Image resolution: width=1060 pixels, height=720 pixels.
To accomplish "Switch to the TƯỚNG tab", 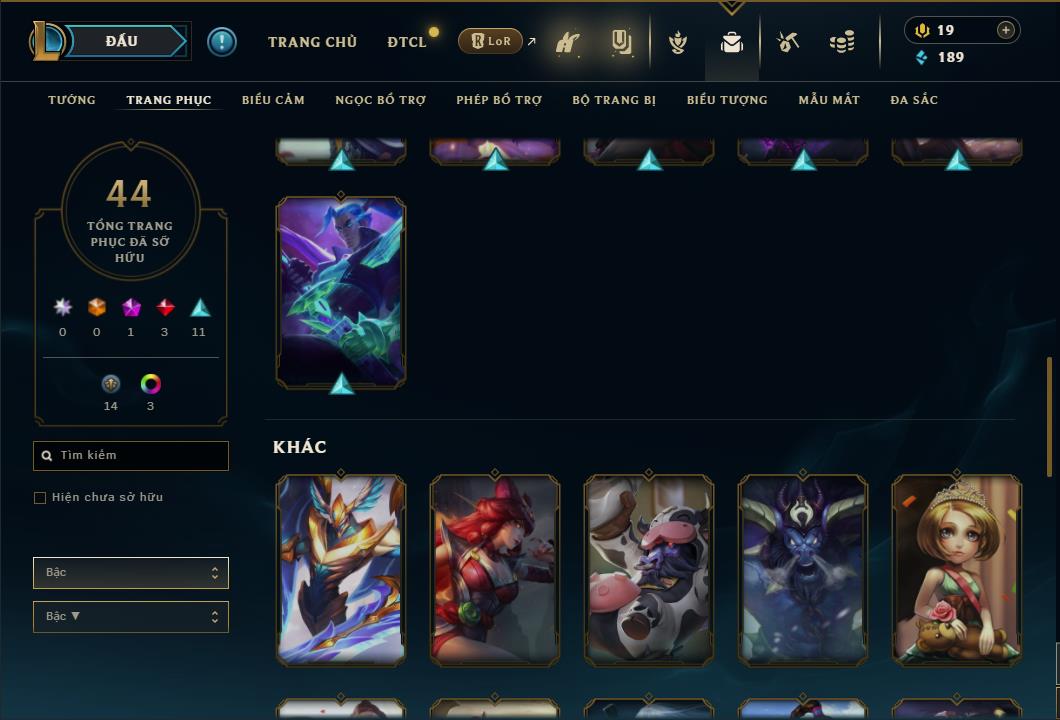I will click(72, 100).
